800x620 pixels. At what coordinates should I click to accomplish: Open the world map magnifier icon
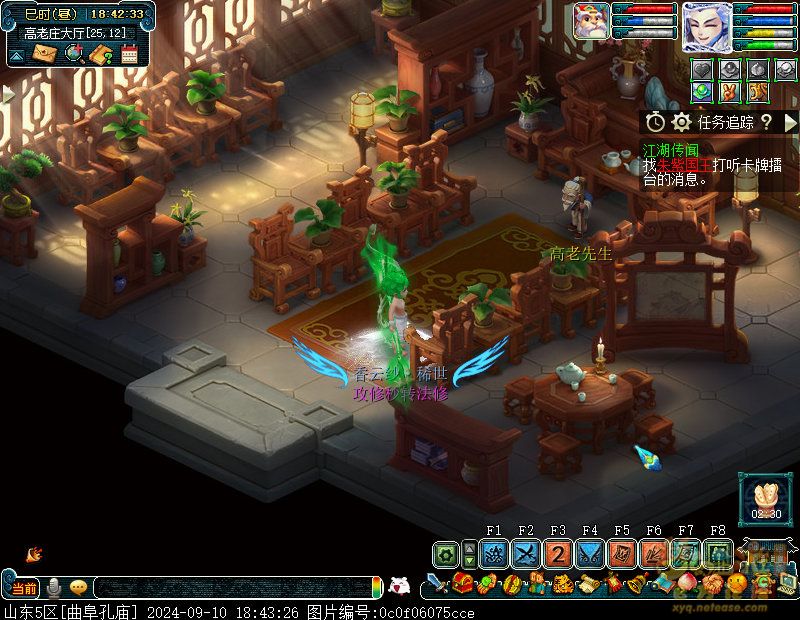point(72,53)
